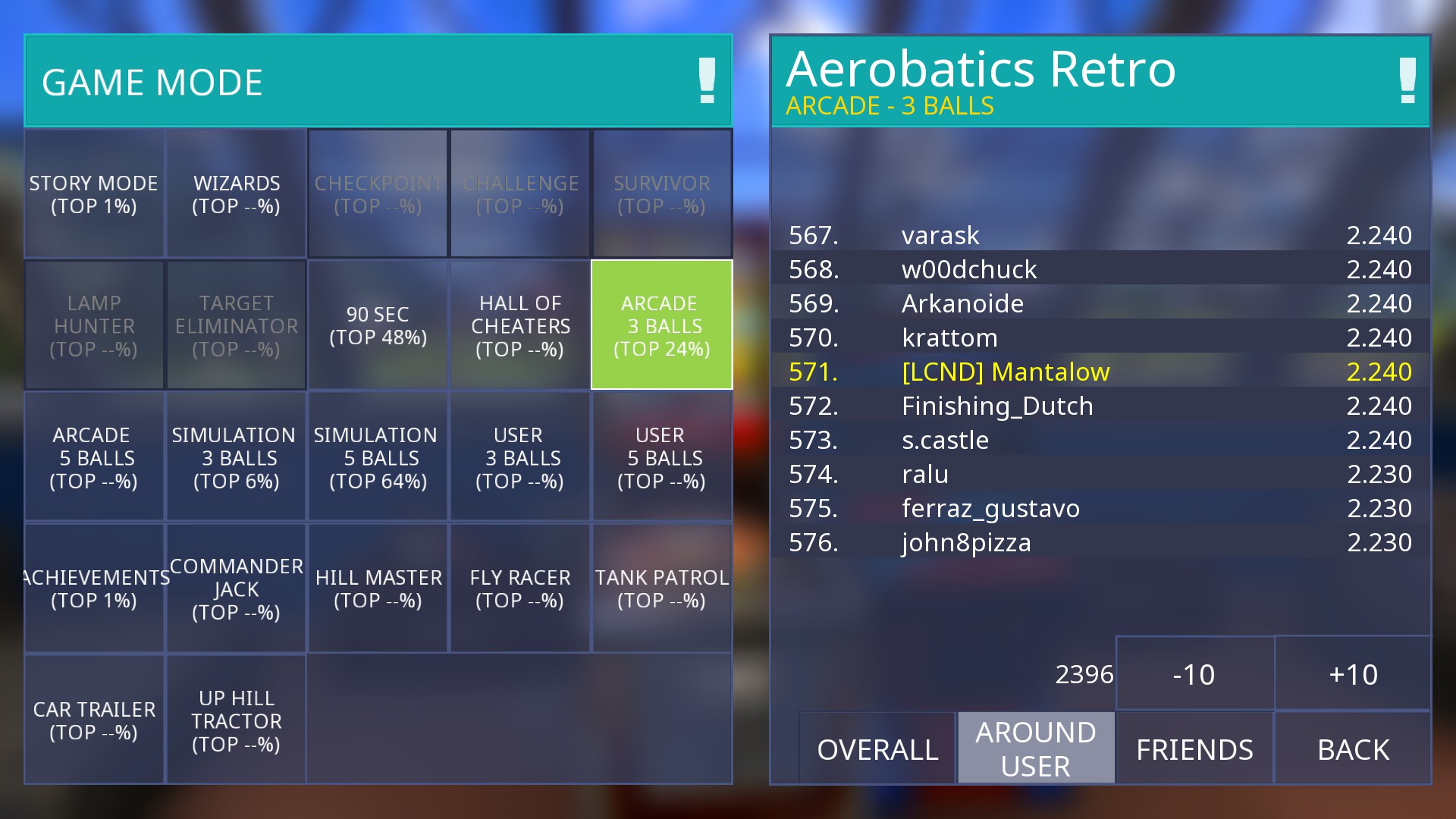Viewport: 1456px width, 819px height.
Task: Move ten ranks up with -10
Action: 1194,674
